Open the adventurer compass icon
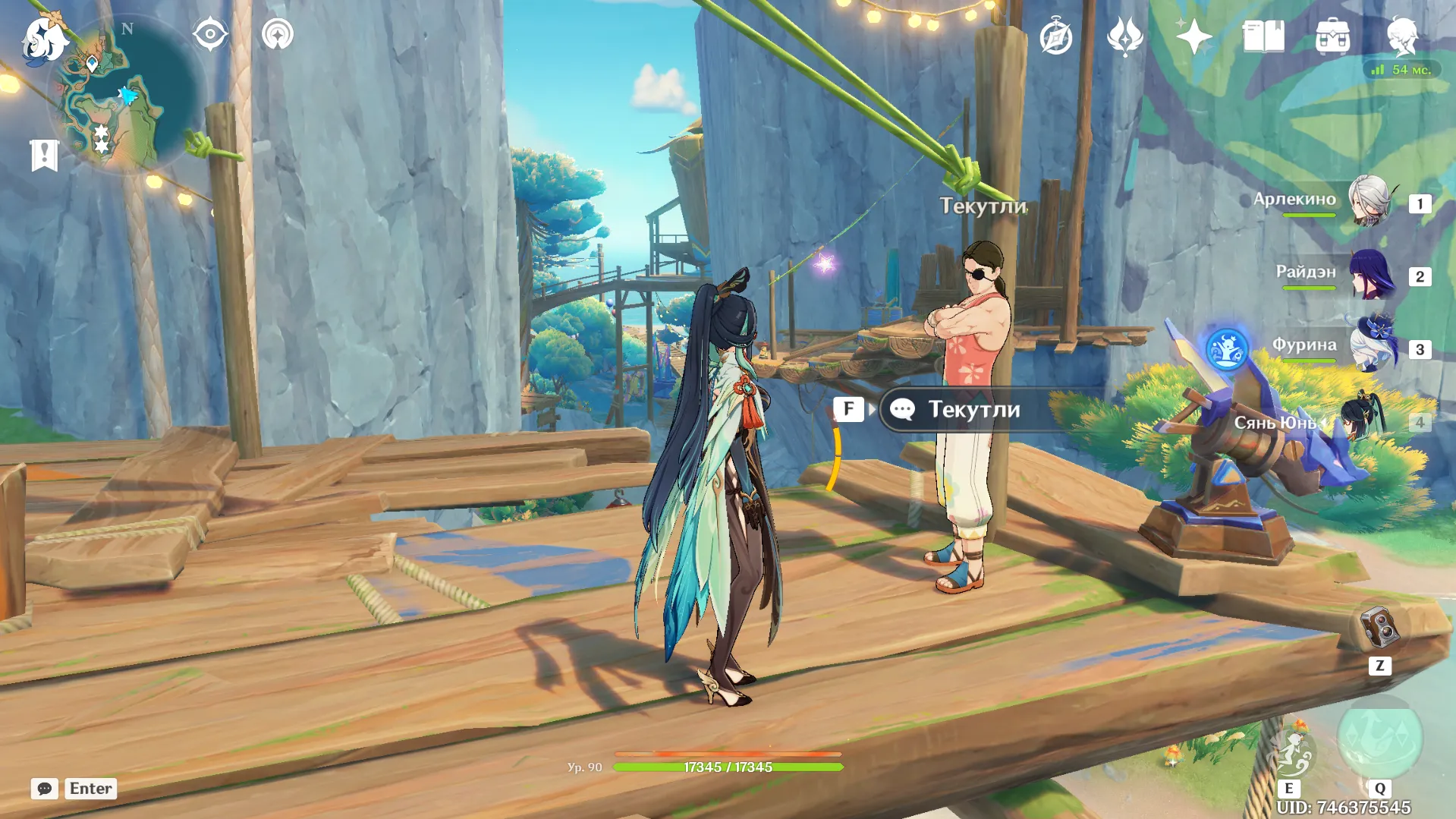 [1055, 37]
